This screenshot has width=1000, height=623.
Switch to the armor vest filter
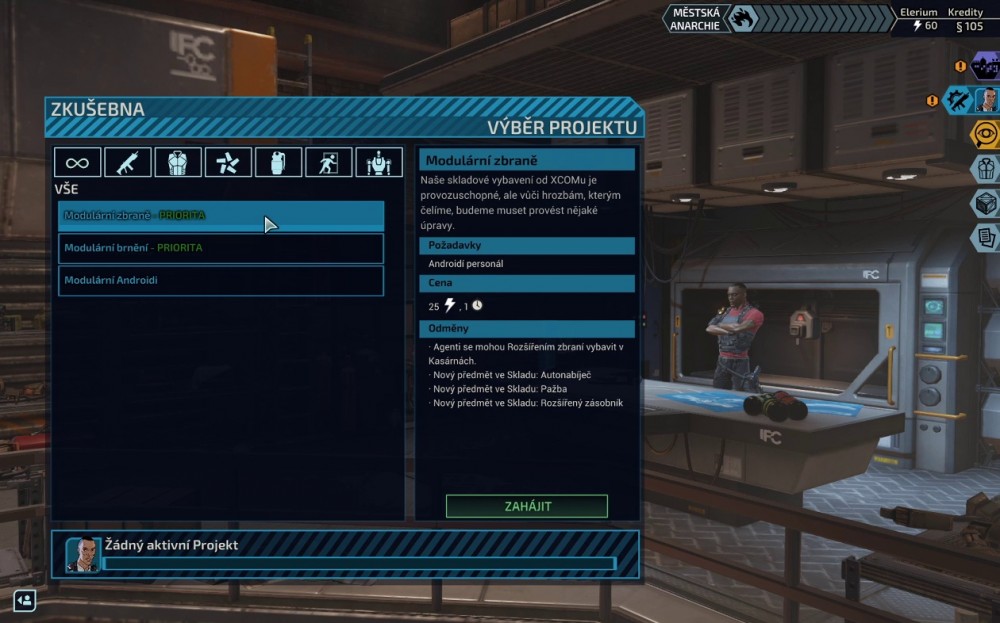178,162
